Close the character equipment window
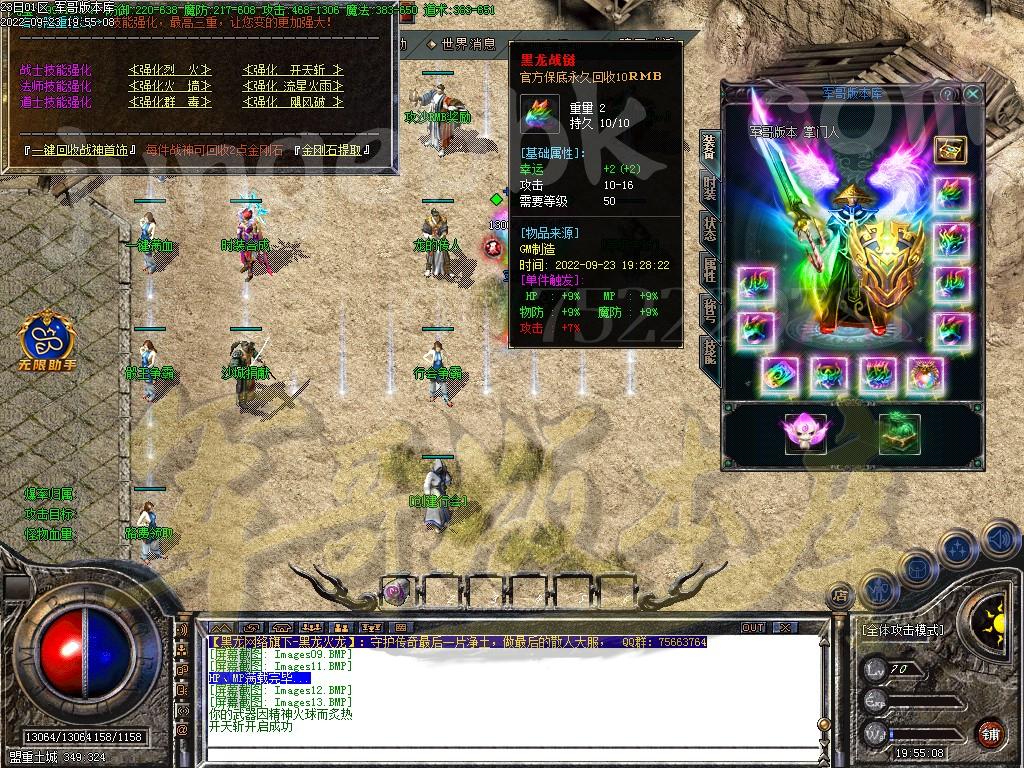Image resolution: width=1024 pixels, height=768 pixels. coord(973,94)
